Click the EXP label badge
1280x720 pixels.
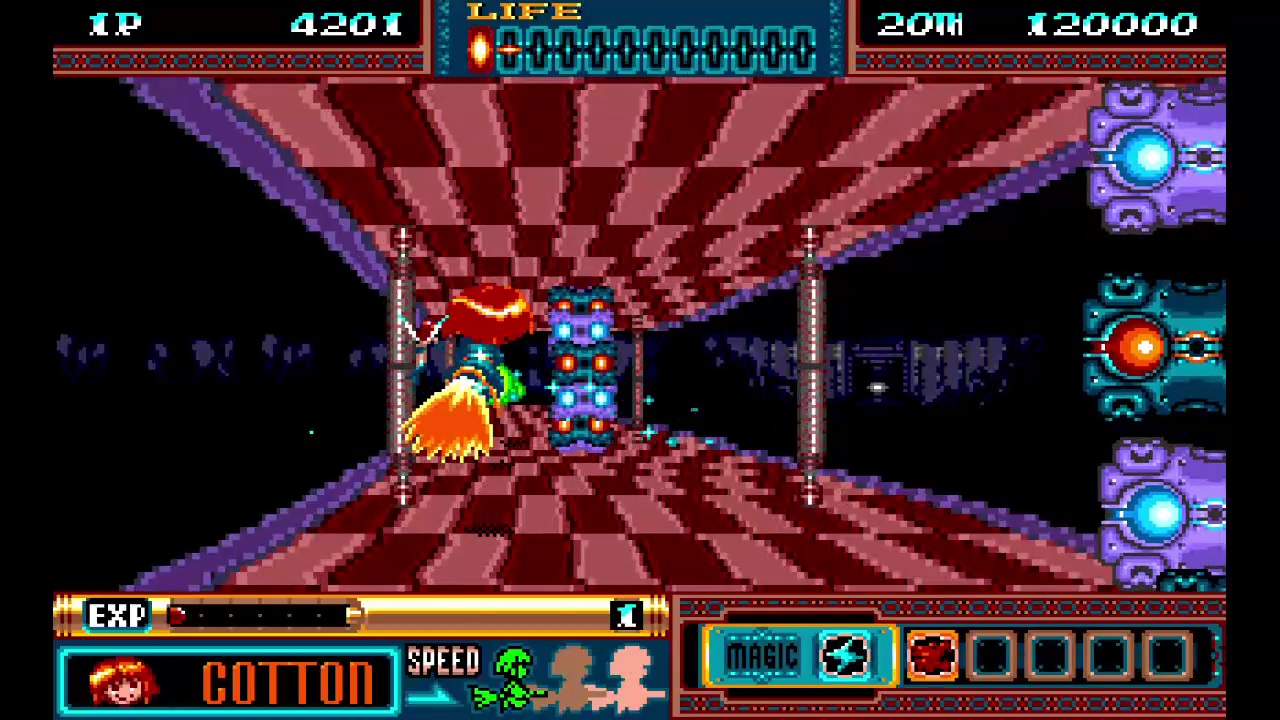pyautogui.click(x=117, y=614)
